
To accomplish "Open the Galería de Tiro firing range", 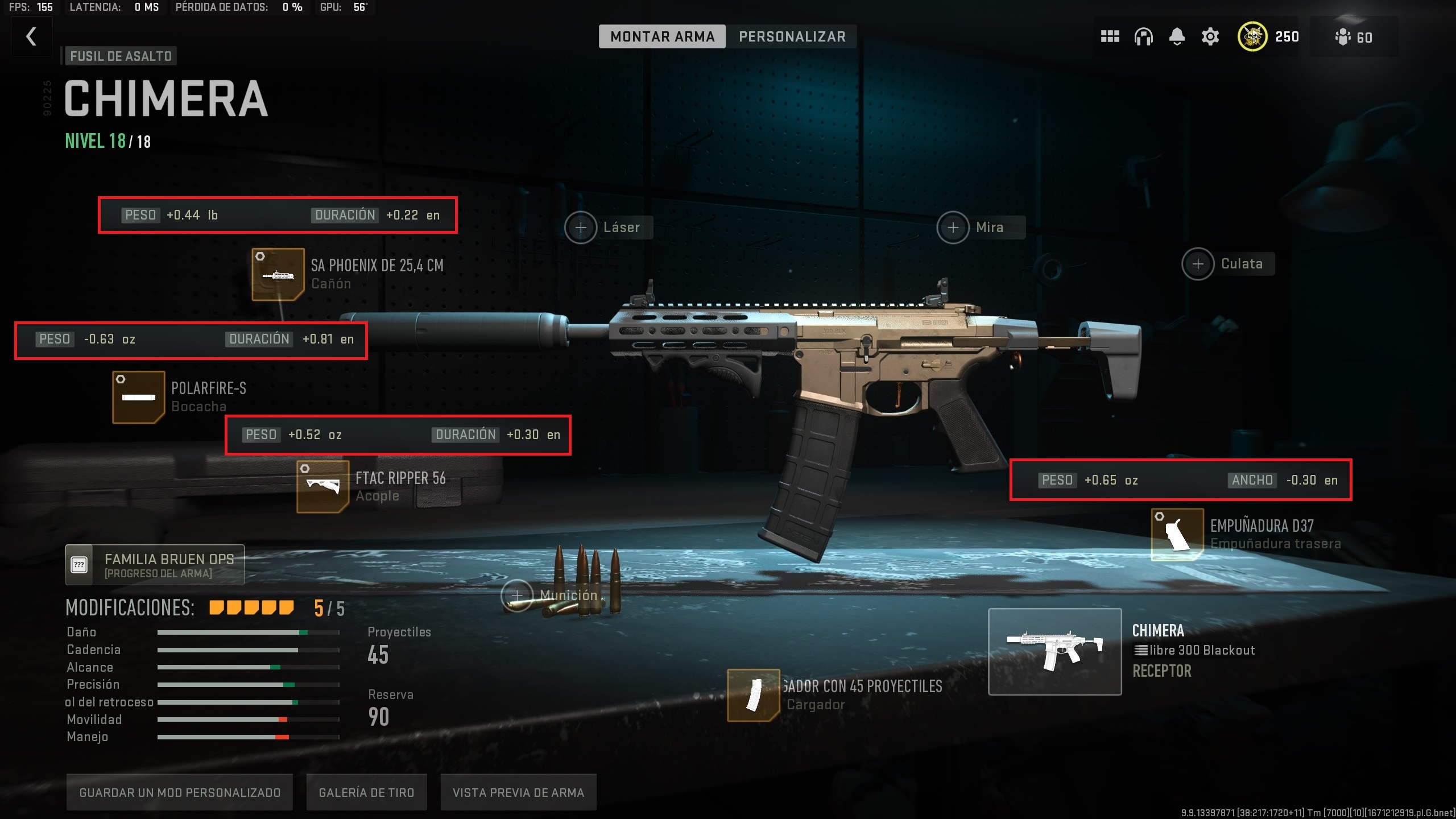I will tap(366, 792).
